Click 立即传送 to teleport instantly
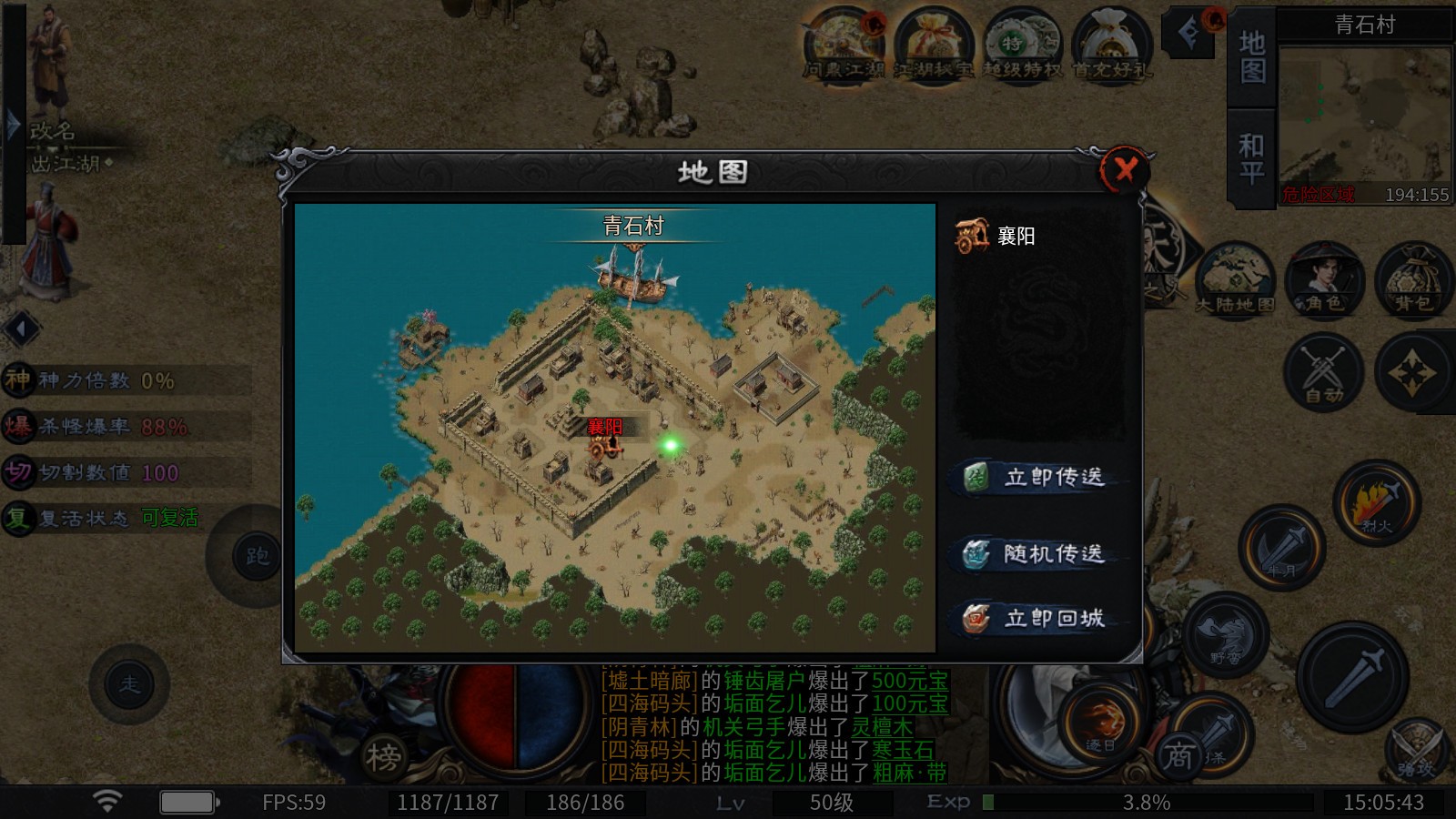Screen dimensions: 1456x819 1038,477
